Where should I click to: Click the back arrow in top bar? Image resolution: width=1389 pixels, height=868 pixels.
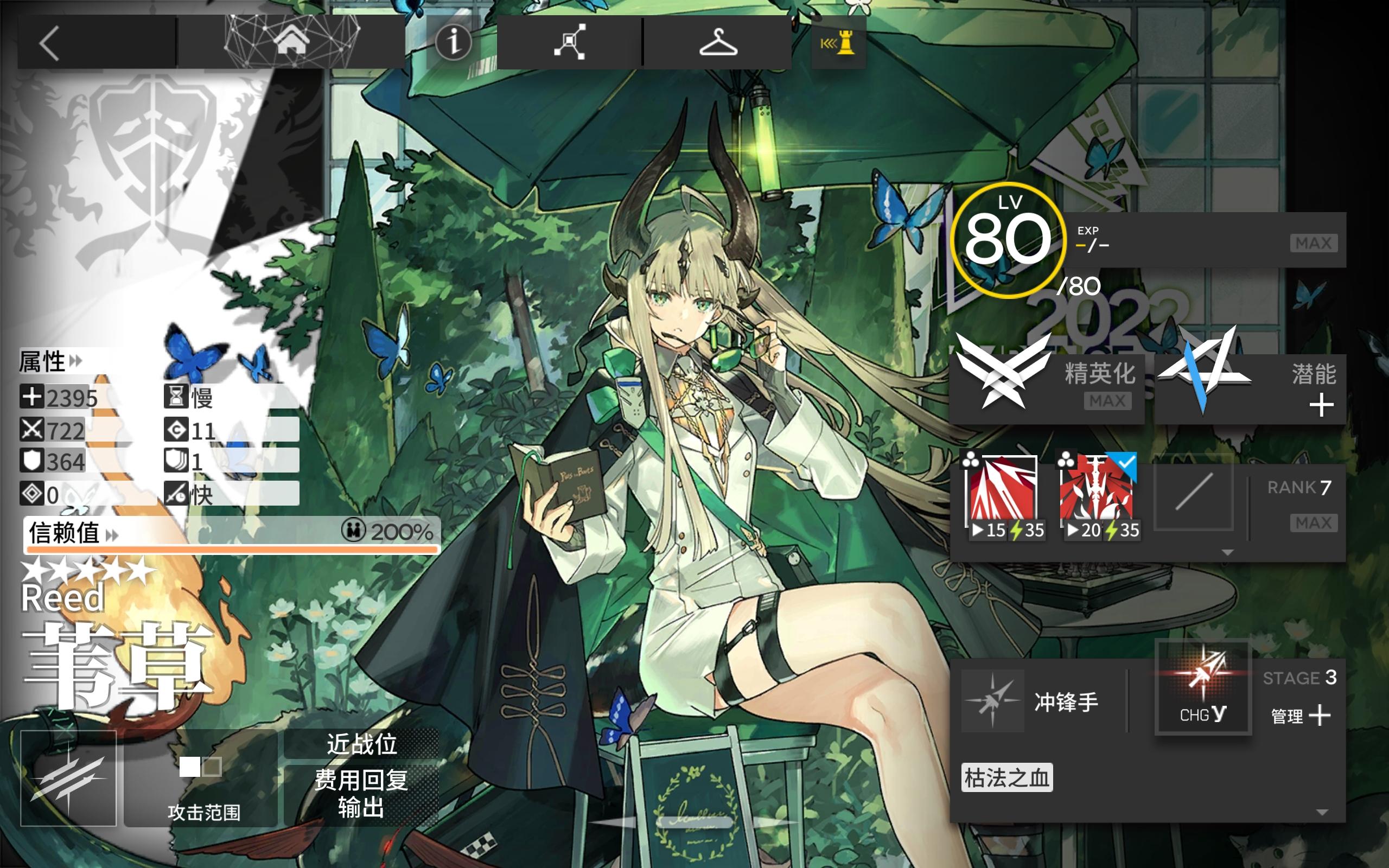[50, 43]
